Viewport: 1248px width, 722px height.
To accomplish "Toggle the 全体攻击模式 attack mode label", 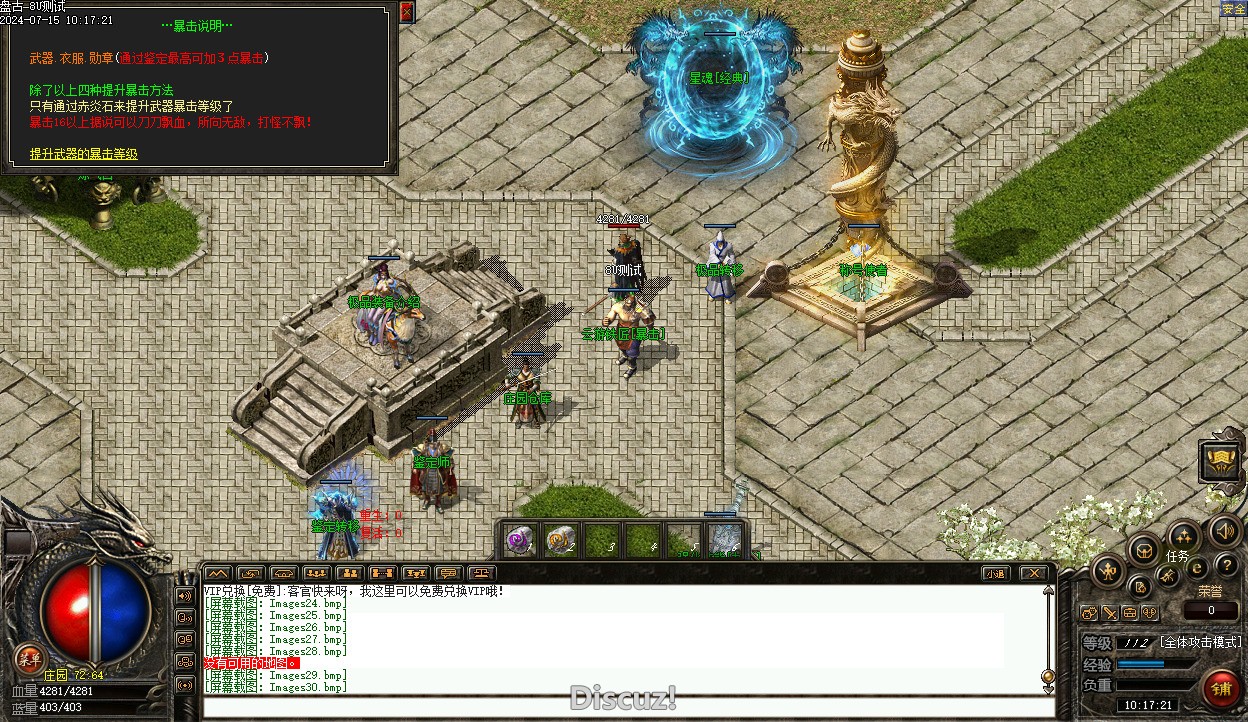I will [1200, 642].
